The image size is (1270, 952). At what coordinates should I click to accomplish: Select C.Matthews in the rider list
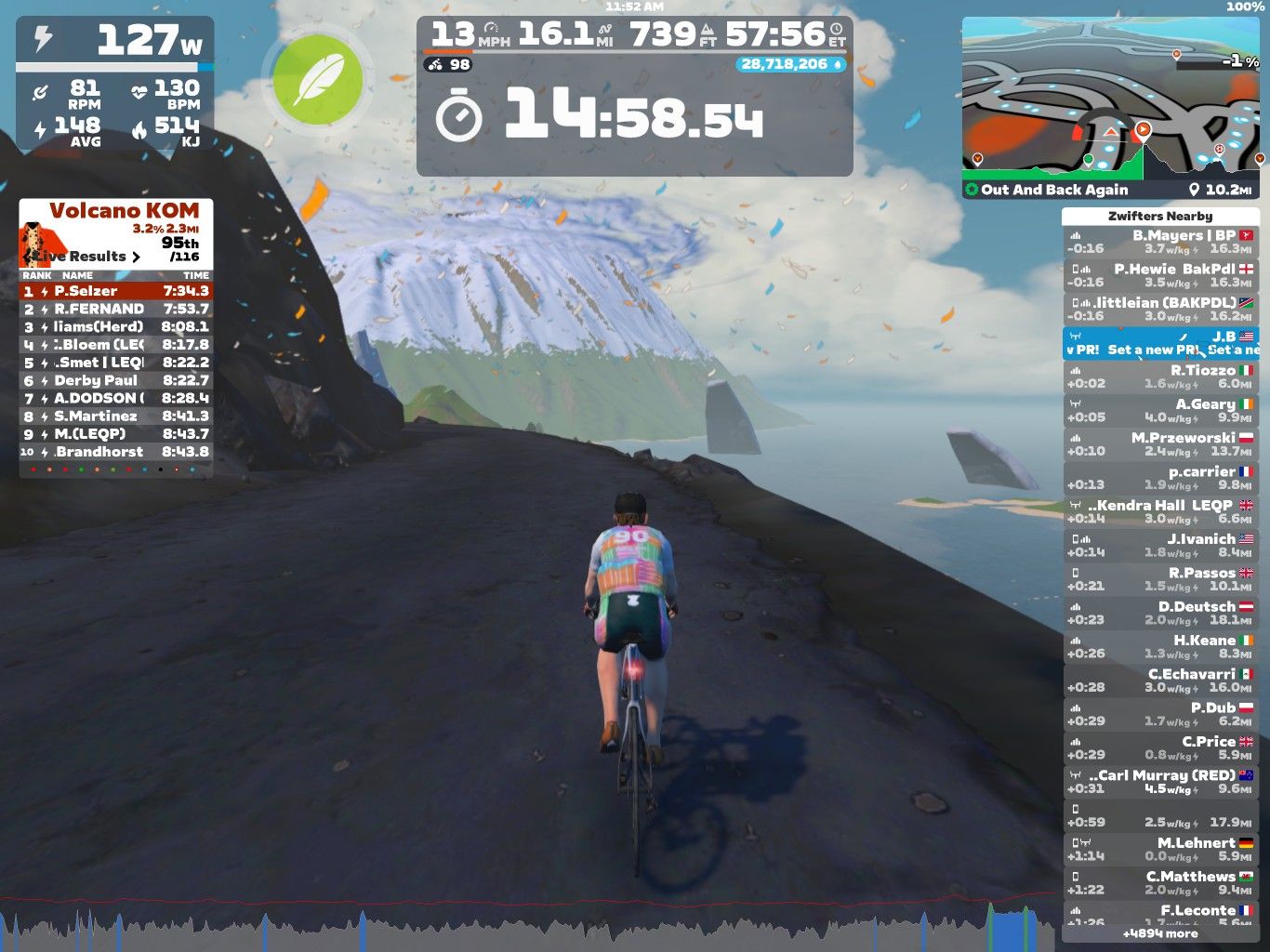tap(1160, 883)
